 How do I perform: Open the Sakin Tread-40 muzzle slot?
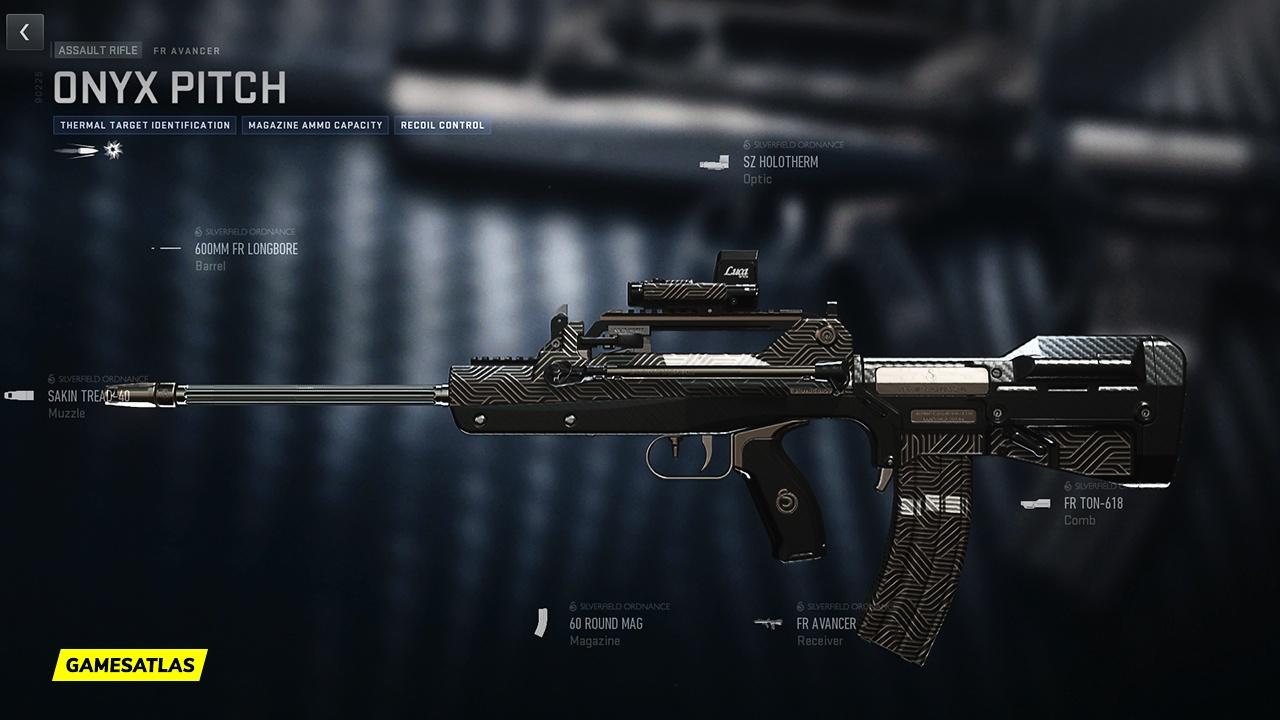88,396
